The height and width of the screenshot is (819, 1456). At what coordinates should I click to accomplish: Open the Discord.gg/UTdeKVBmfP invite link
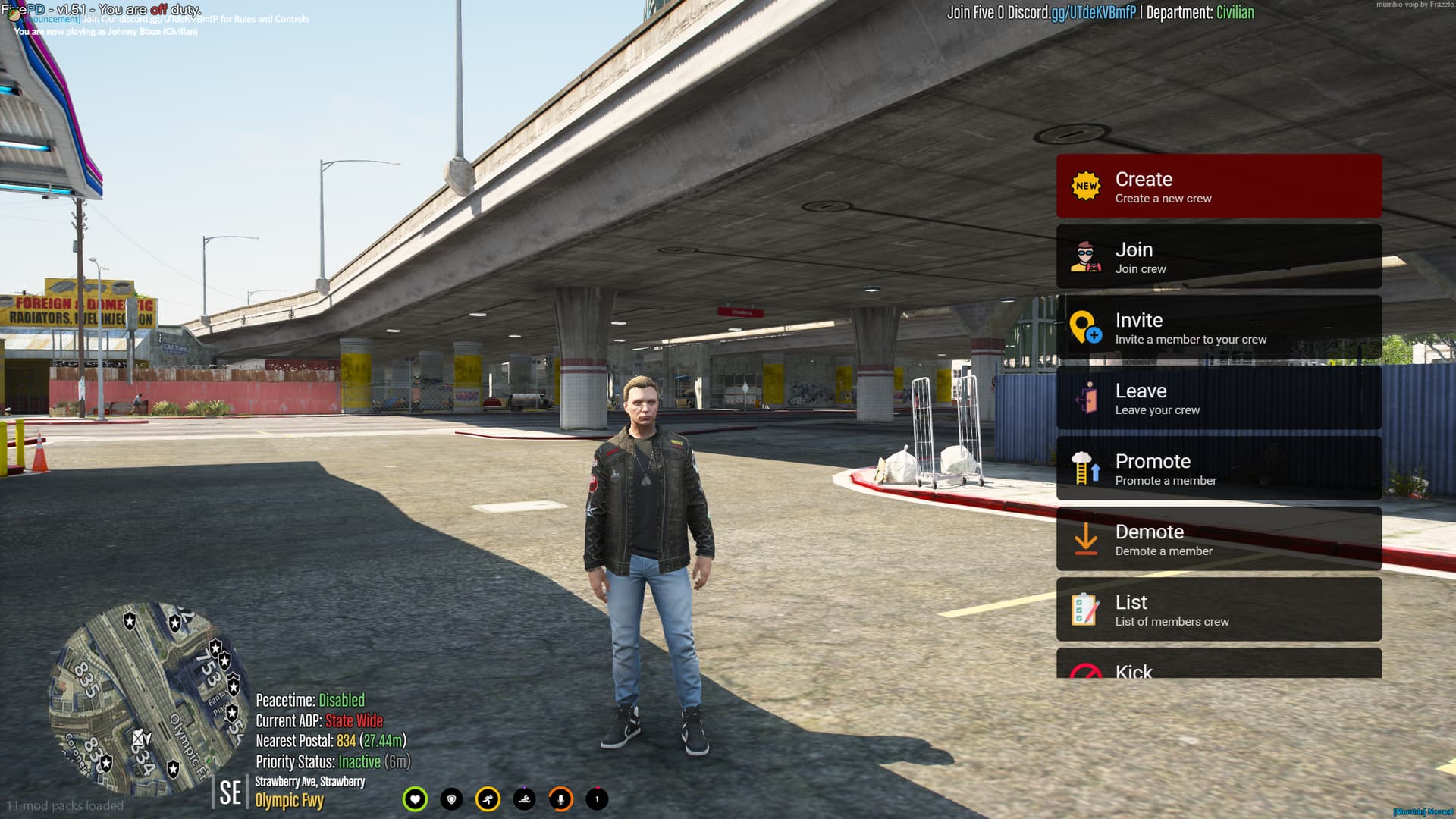click(x=1083, y=12)
